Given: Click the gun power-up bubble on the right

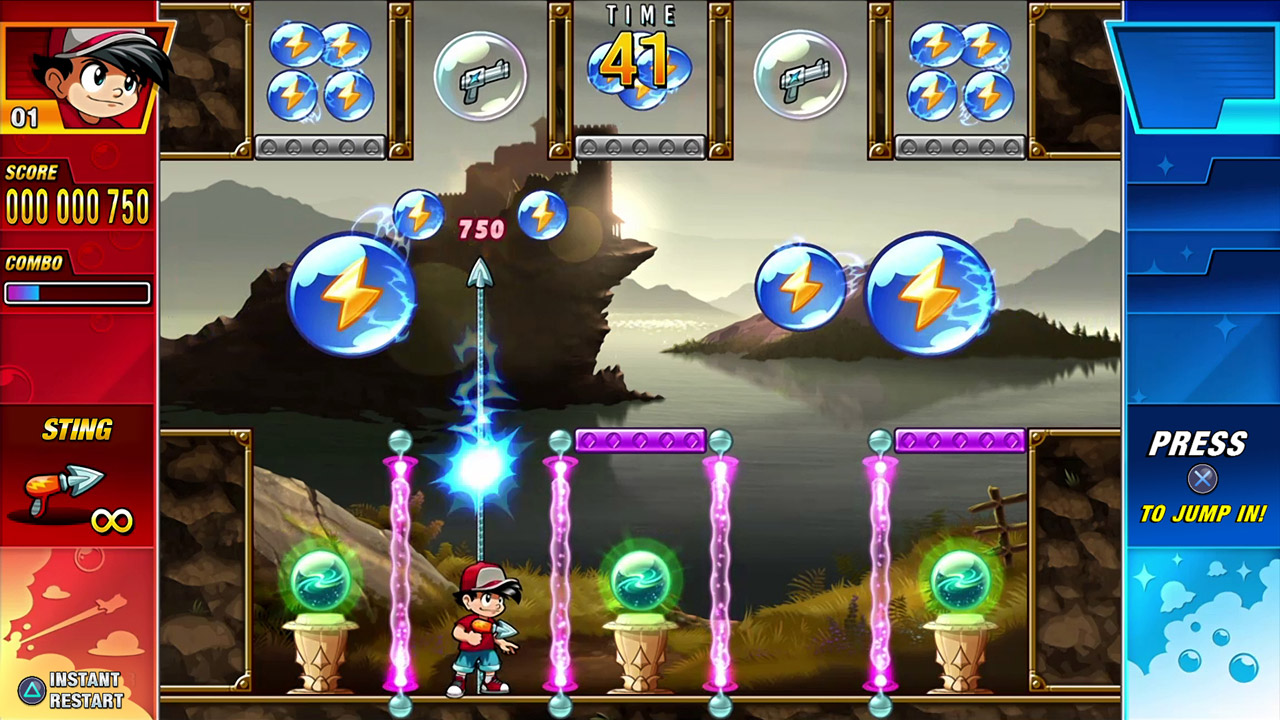Looking at the screenshot, I should click(x=801, y=73).
